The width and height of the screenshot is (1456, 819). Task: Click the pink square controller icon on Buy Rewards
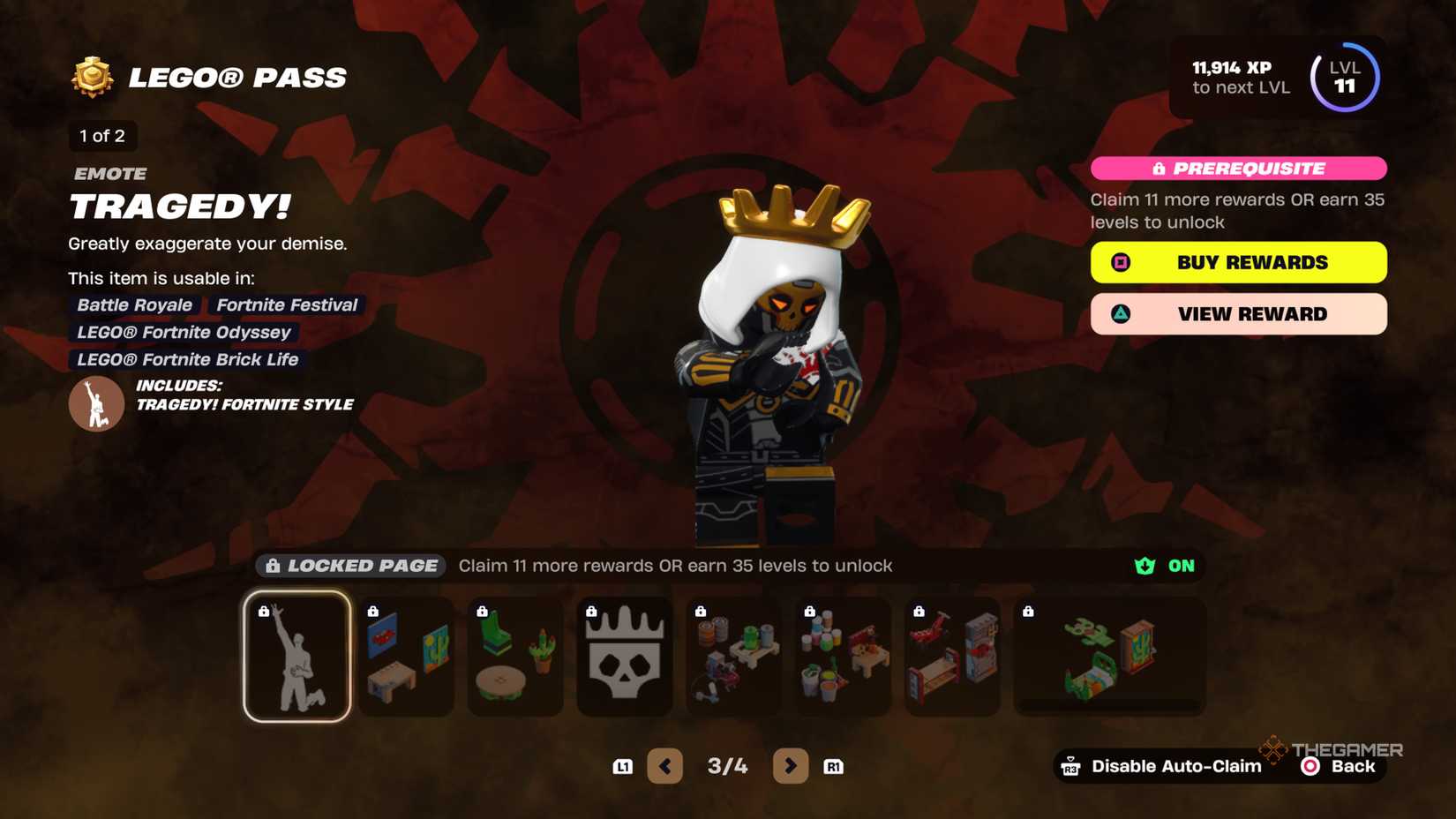pyautogui.click(x=1121, y=262)
